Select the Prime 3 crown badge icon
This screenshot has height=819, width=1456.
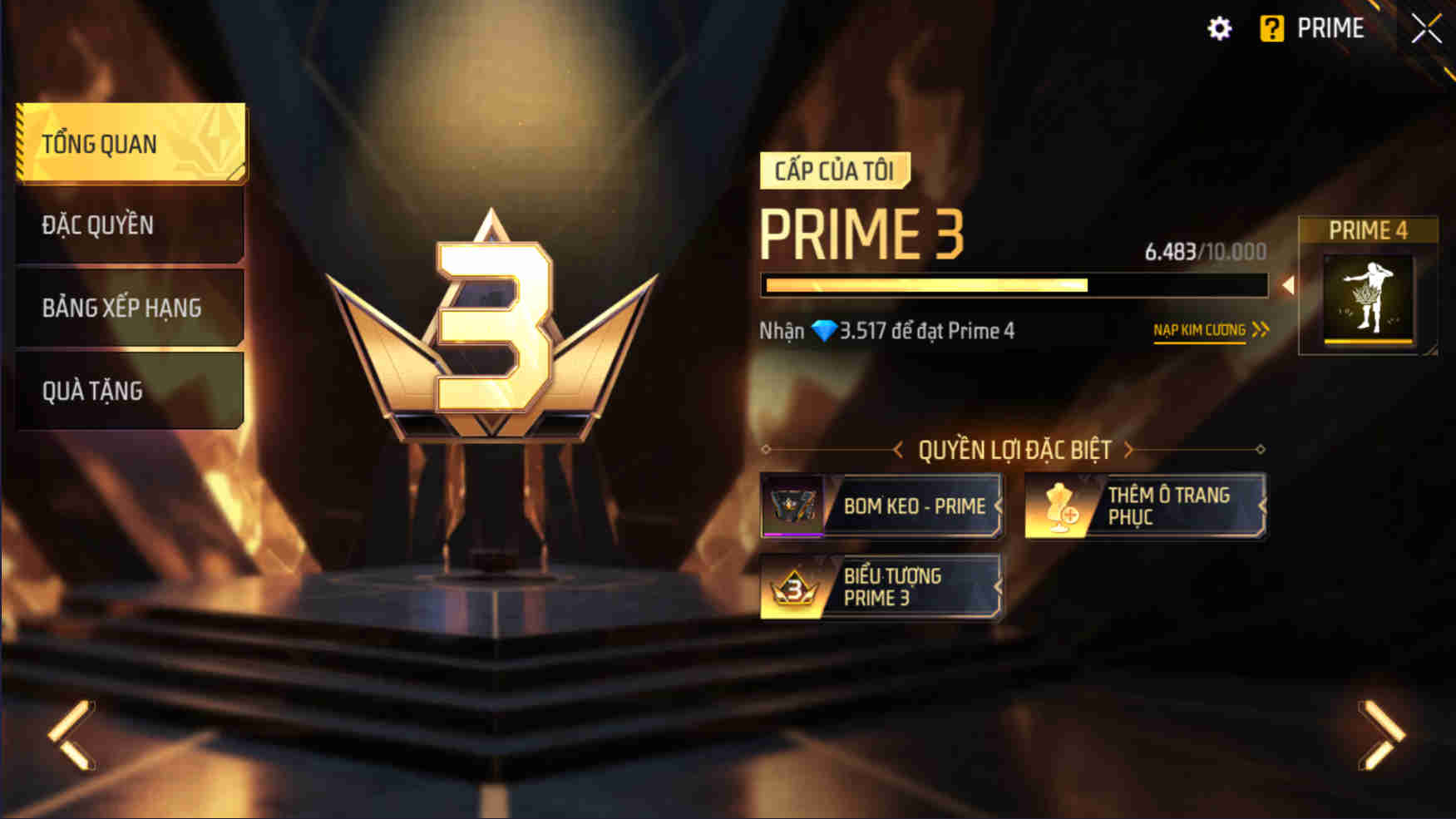(x=796, y=588)
